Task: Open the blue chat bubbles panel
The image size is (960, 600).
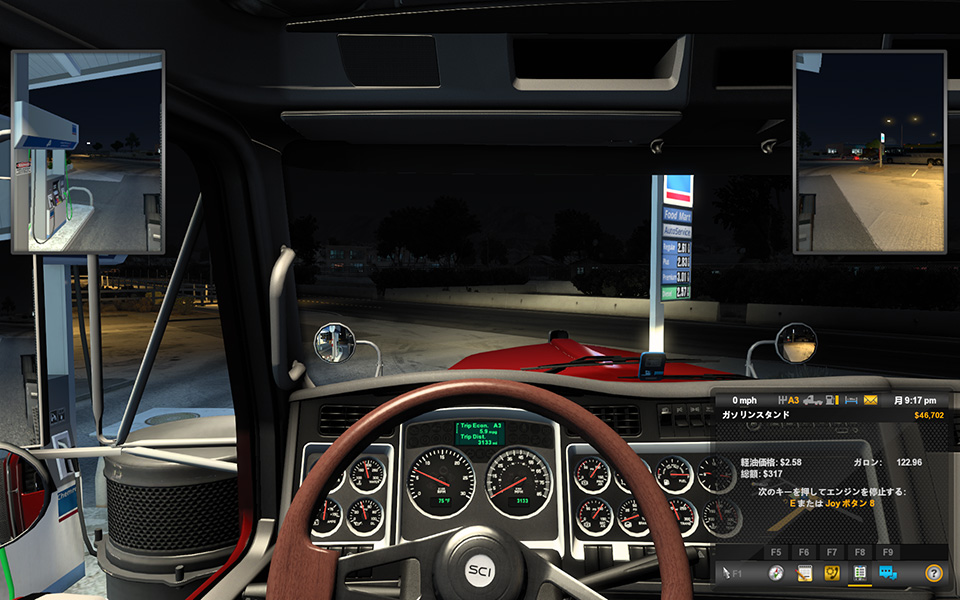Action: coord(887,574)
